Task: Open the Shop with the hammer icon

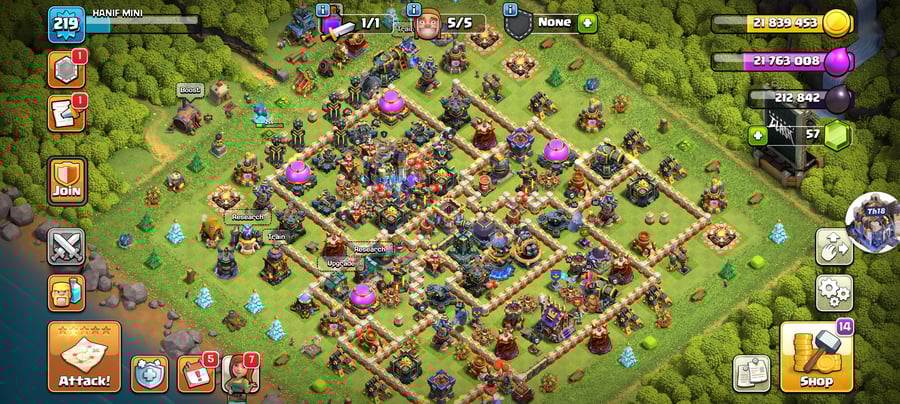Action: pyautogui.click(x=816, y=357)
